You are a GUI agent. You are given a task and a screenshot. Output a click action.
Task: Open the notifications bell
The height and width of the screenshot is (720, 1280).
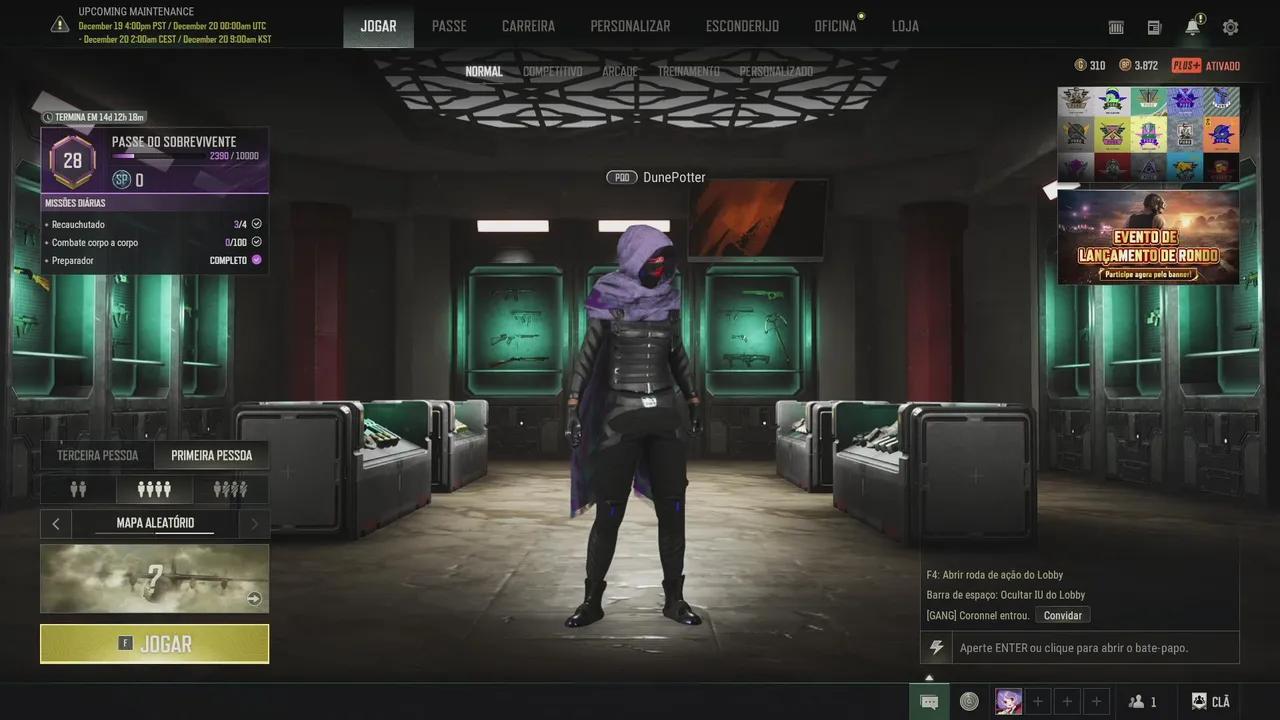click(x=1191, y=27)
